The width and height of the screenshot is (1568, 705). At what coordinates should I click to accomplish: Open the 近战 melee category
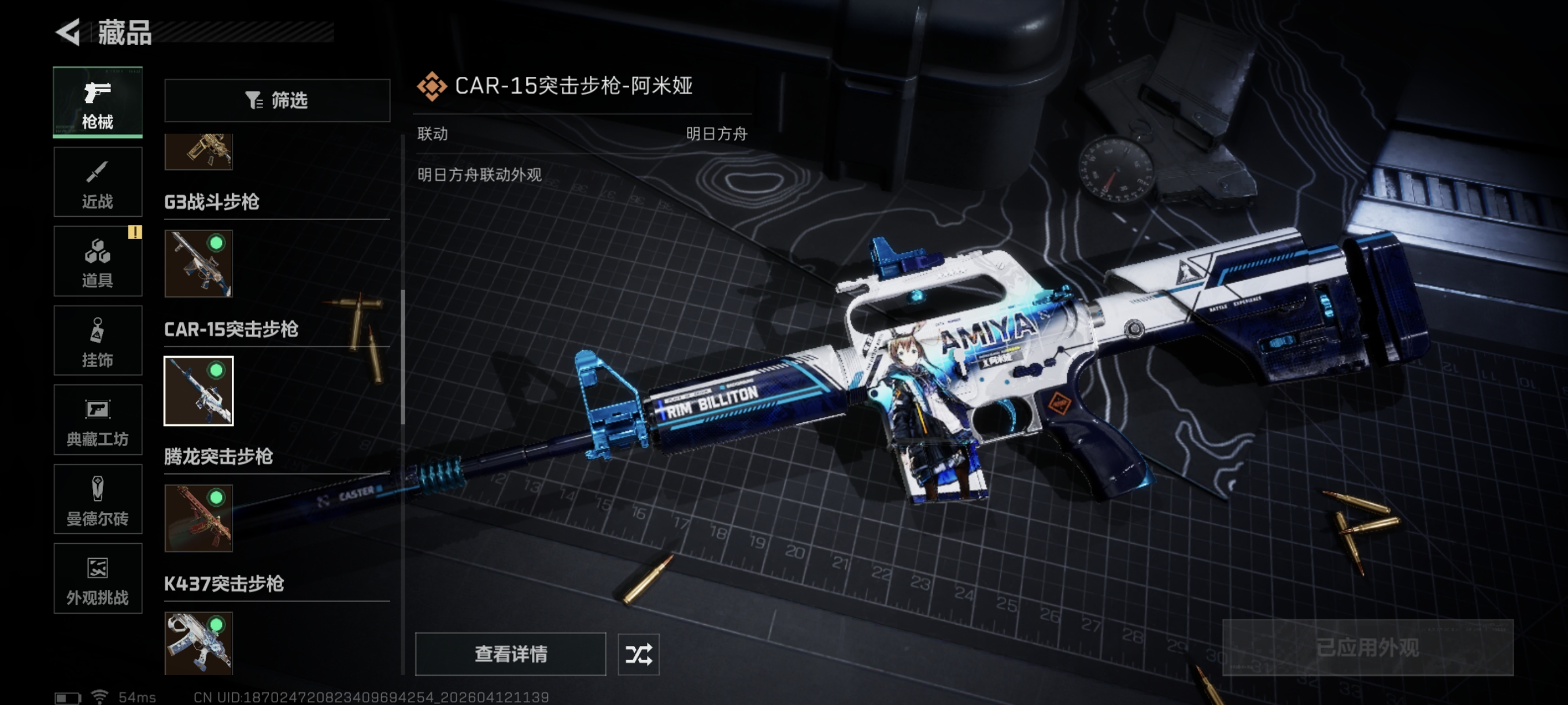coord(97,182)
